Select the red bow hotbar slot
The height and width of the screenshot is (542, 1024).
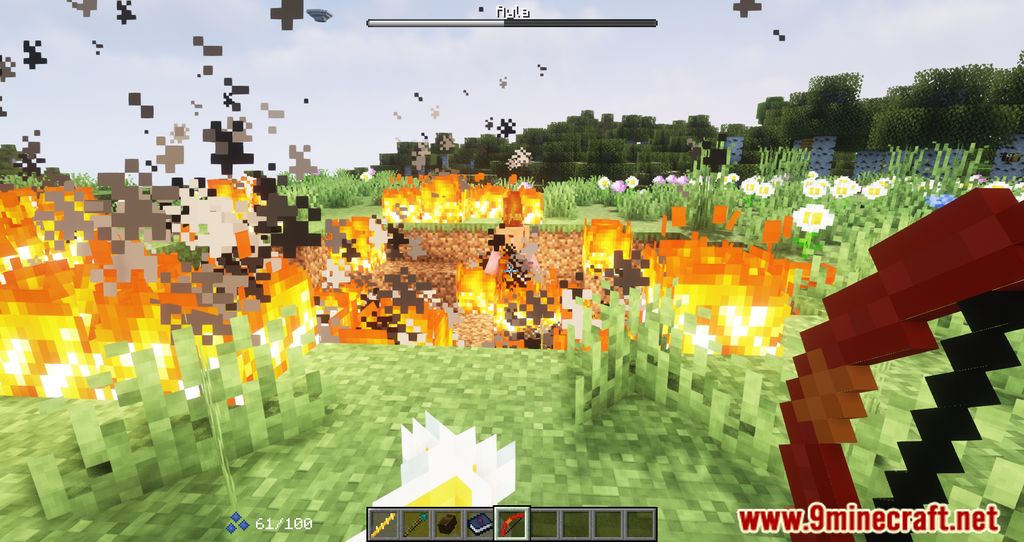pyautogui.click(x=511, y=523)
